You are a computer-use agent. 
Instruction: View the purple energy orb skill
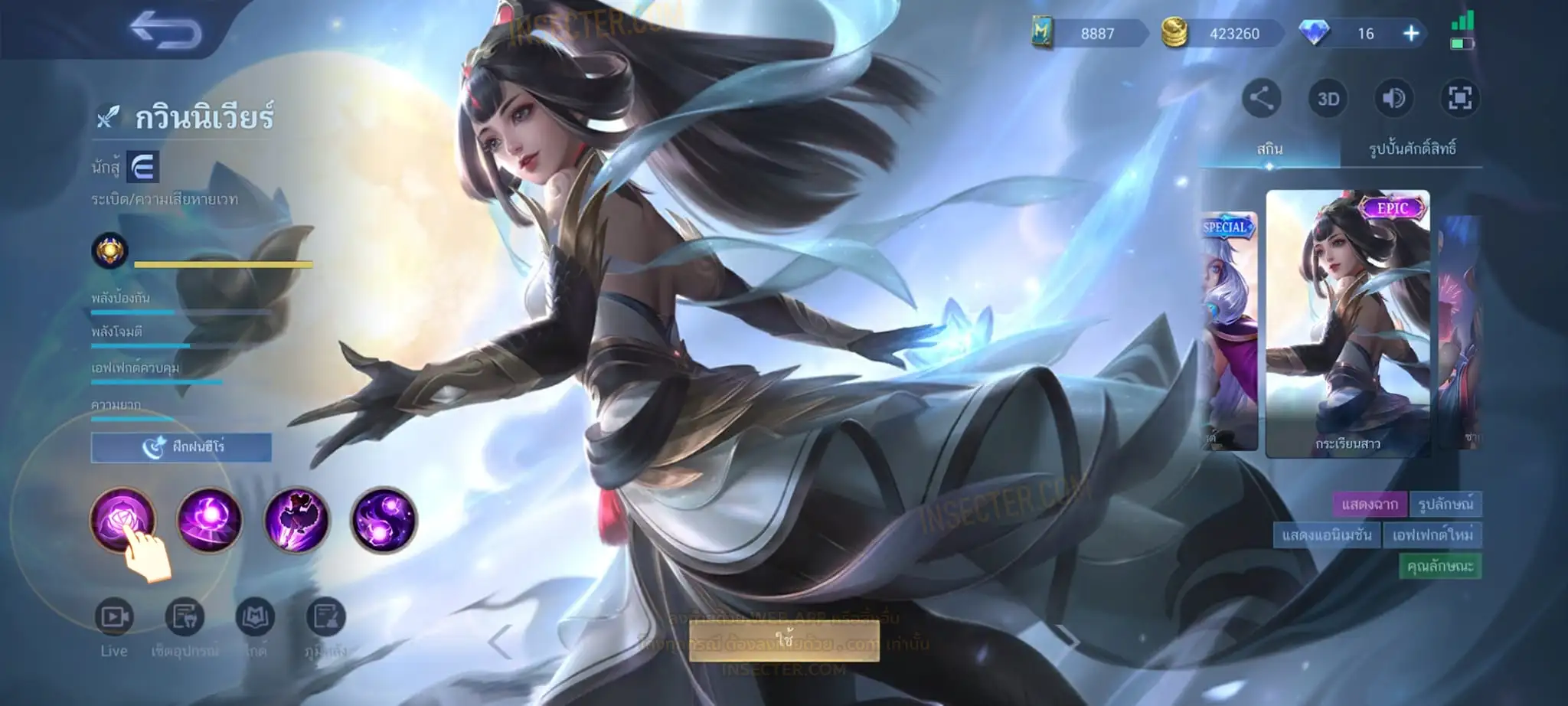209,520
